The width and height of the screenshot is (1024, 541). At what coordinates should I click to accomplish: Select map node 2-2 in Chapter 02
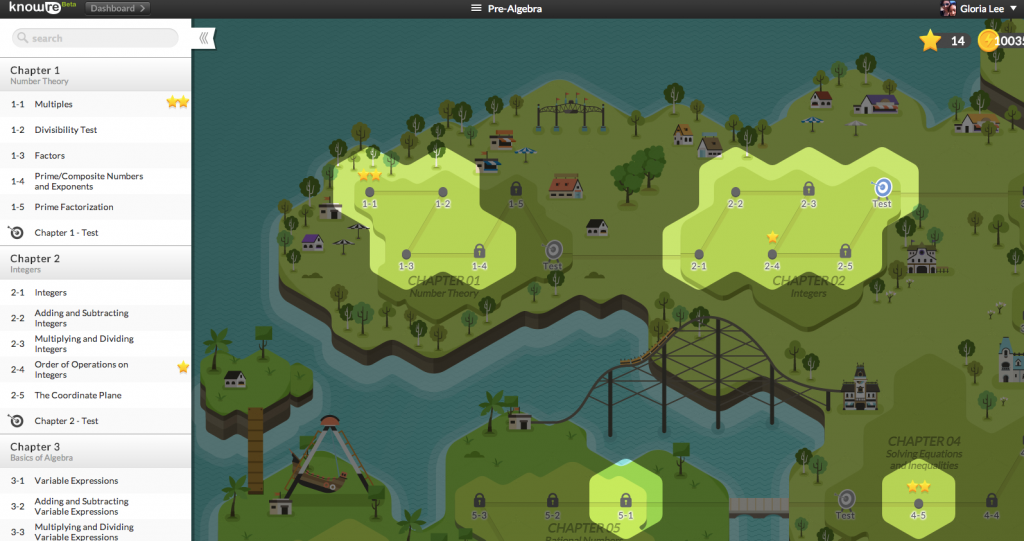coord(735,192)
